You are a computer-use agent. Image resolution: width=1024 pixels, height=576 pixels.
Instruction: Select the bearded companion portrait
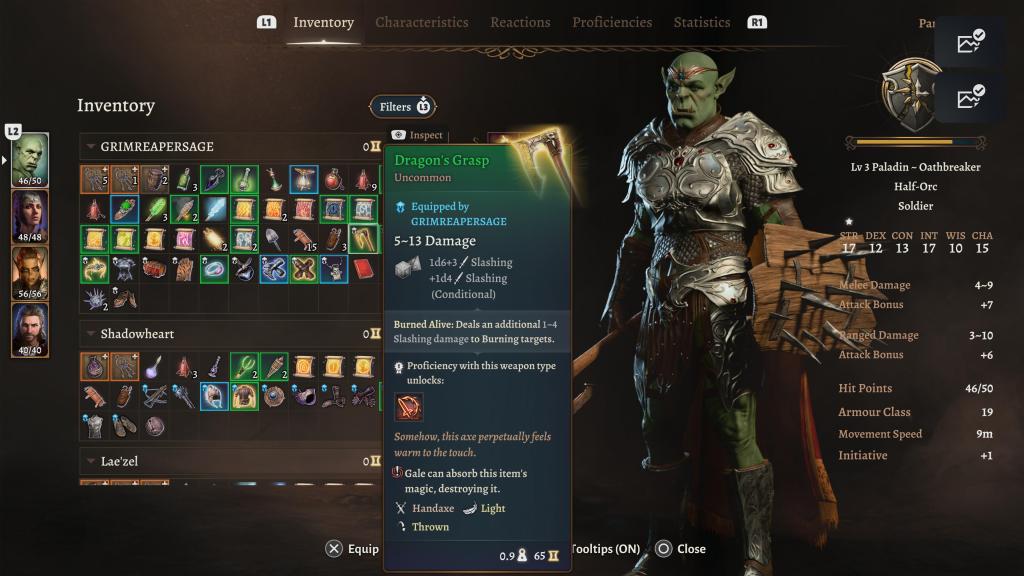click(x=30, y=329)
